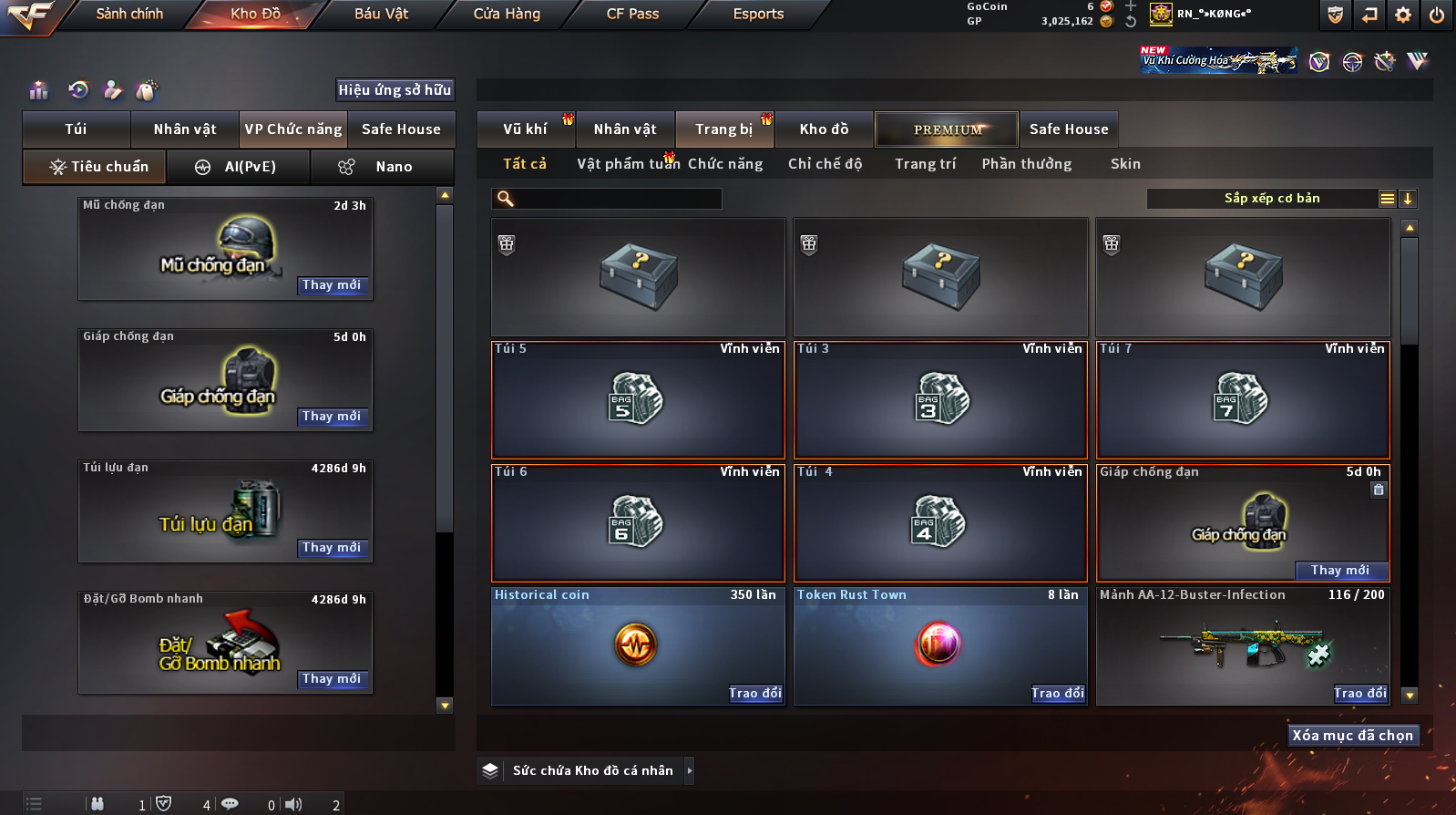Open settings with the gear icon
The width and height of the screenshot is (1456, 815).
pyautogui.click(x=1403, y=15)
